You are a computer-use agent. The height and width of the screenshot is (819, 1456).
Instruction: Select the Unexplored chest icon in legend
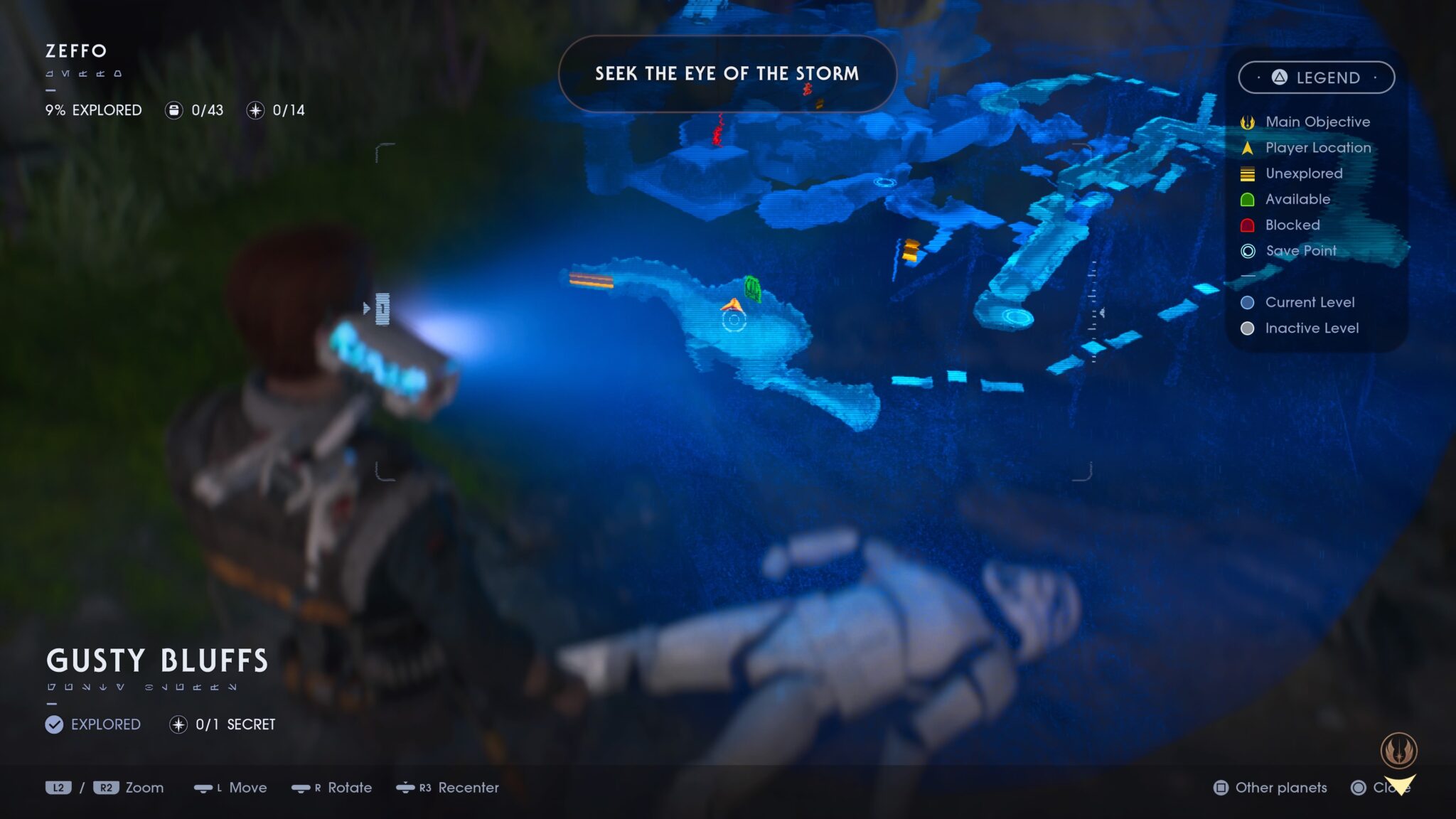1248,173
